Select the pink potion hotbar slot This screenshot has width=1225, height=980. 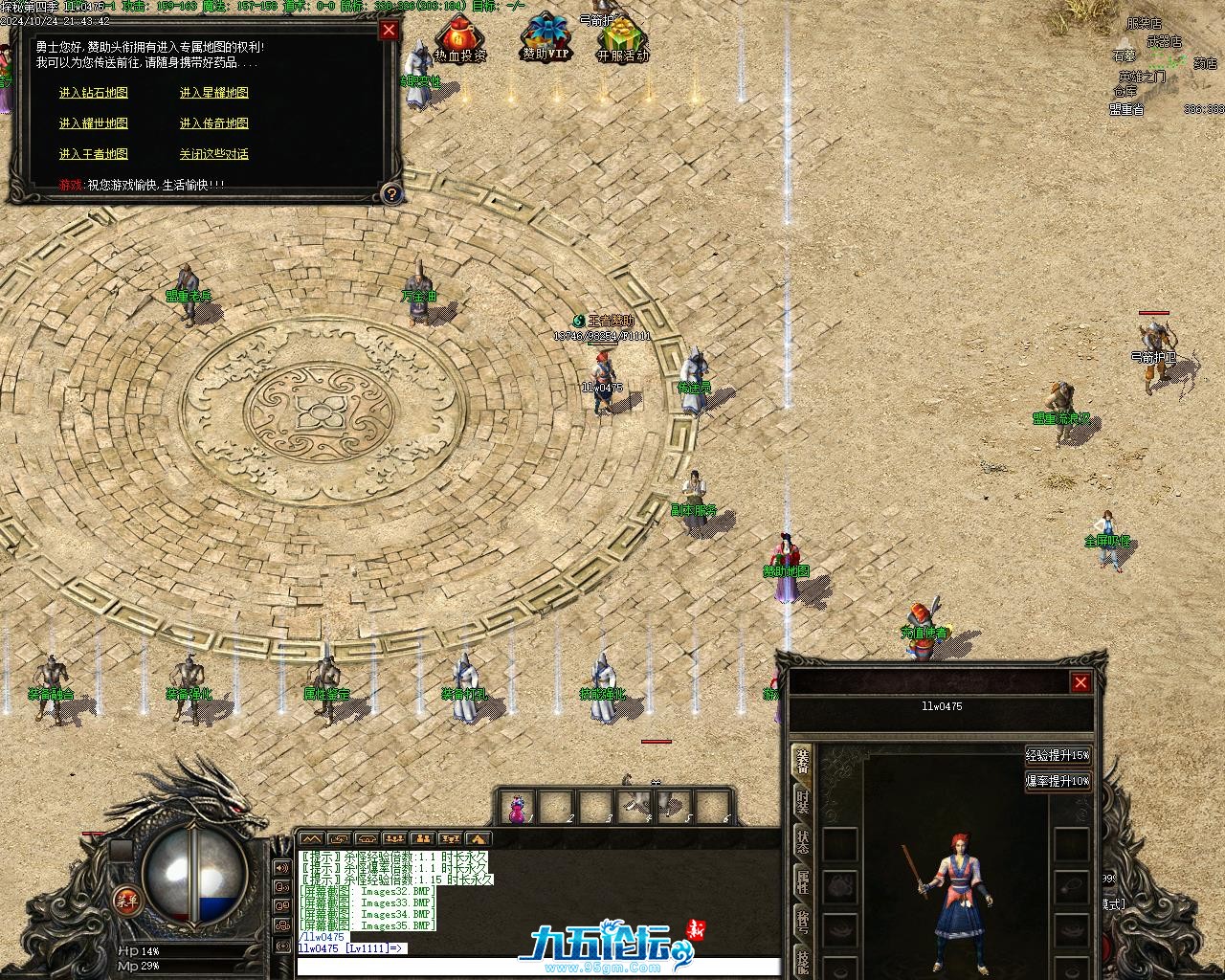(518, 808)
